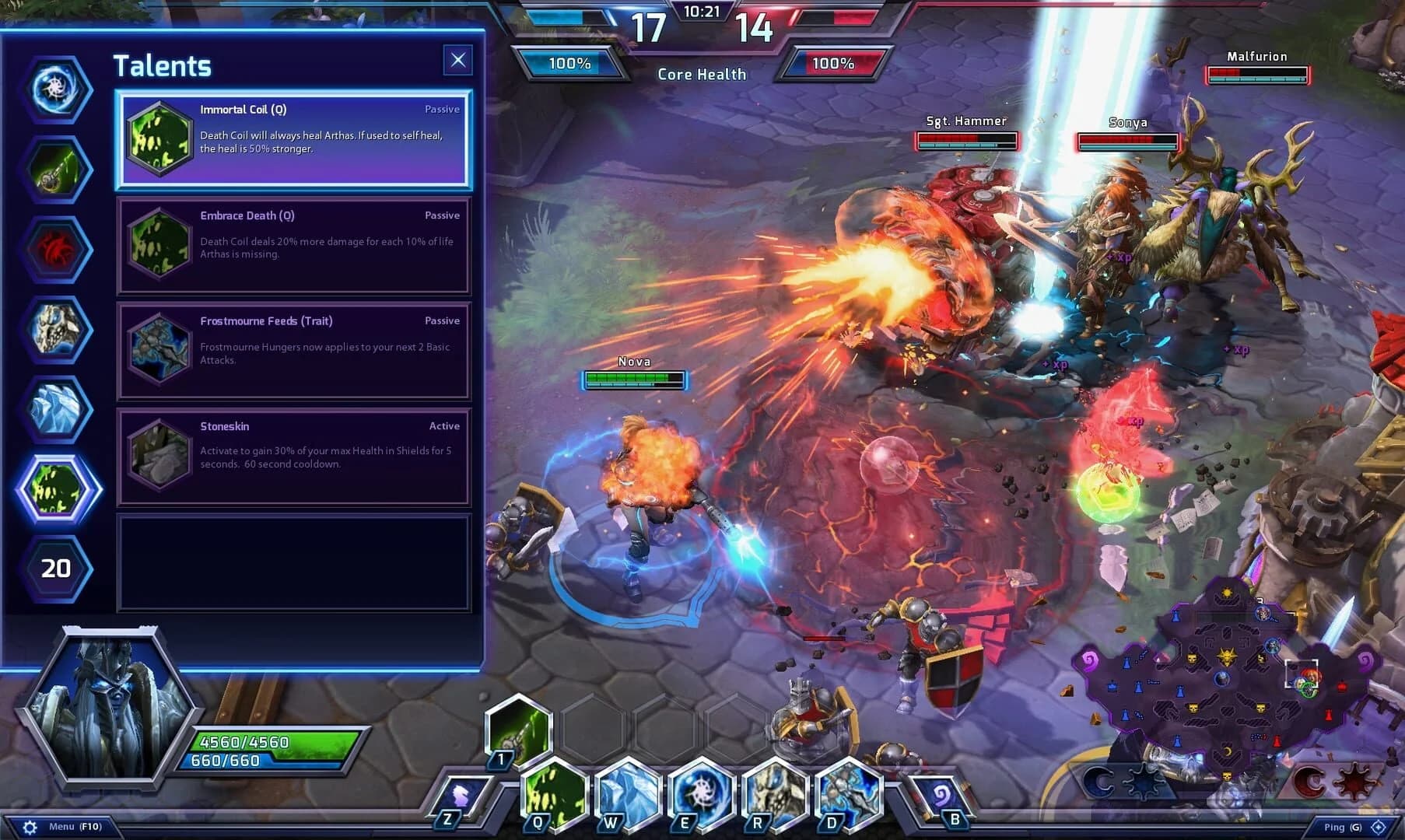
Task: Click the Ping (G) control
Action: 1340,827
